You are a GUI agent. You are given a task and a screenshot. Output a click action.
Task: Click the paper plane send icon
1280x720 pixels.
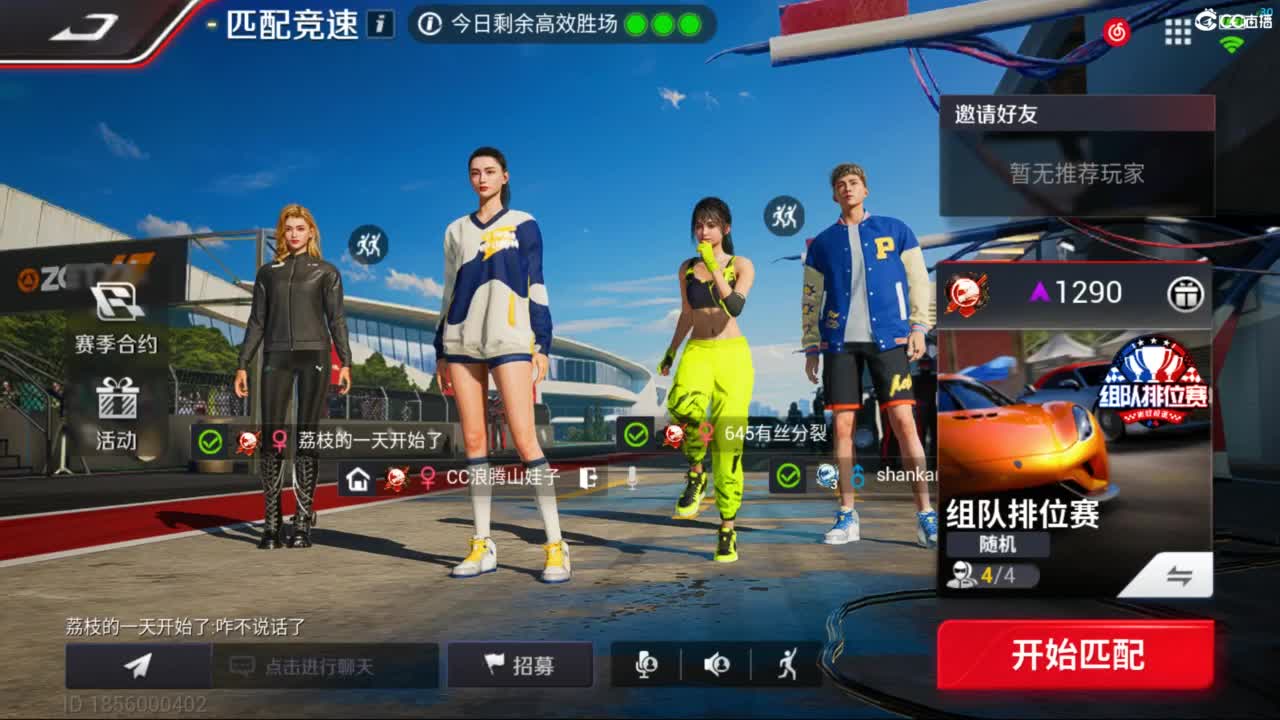(137, 665)
